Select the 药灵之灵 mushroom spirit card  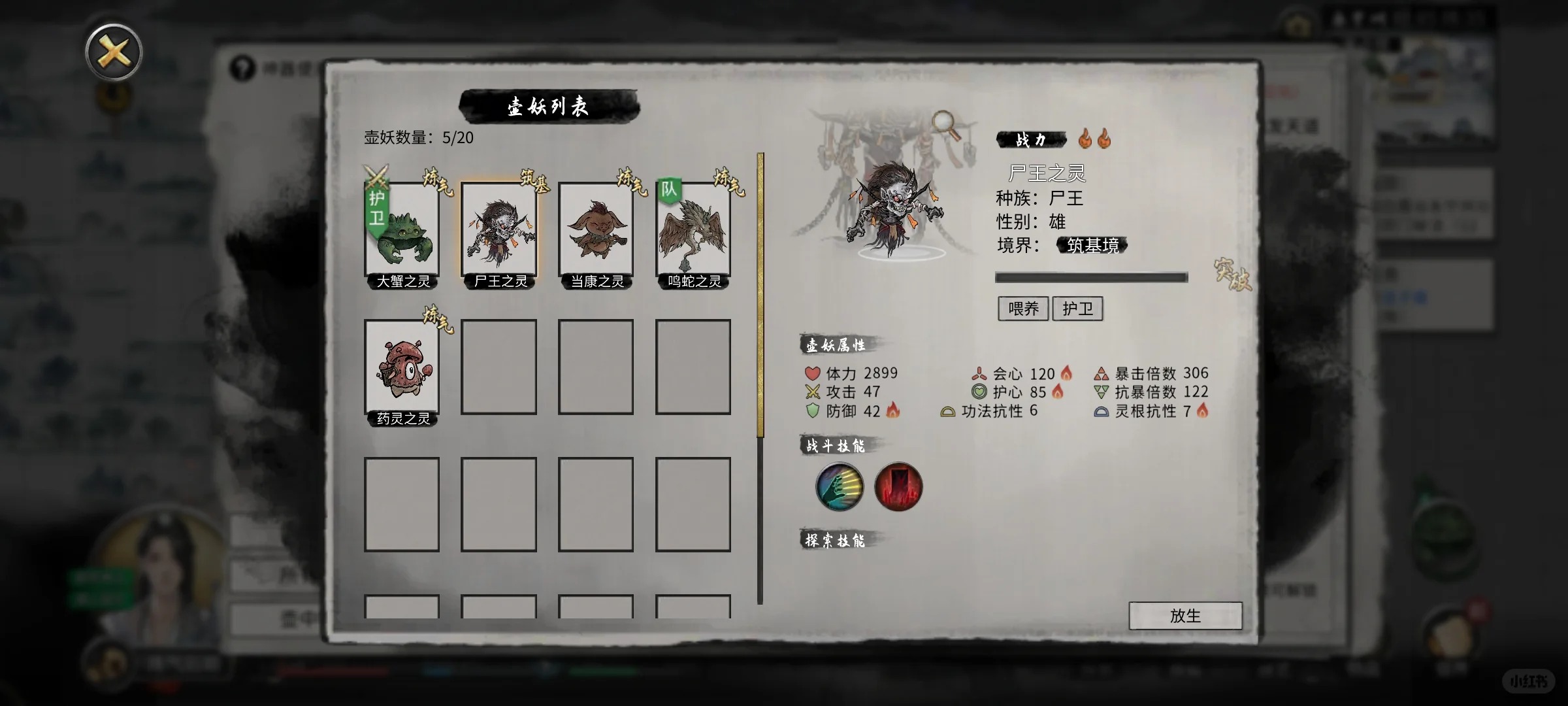(x=402, y=369)
